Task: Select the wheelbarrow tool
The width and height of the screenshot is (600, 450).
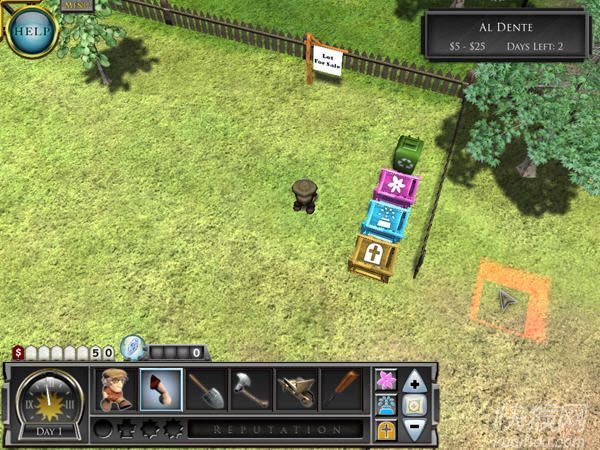Action: (x=296, y=390)
